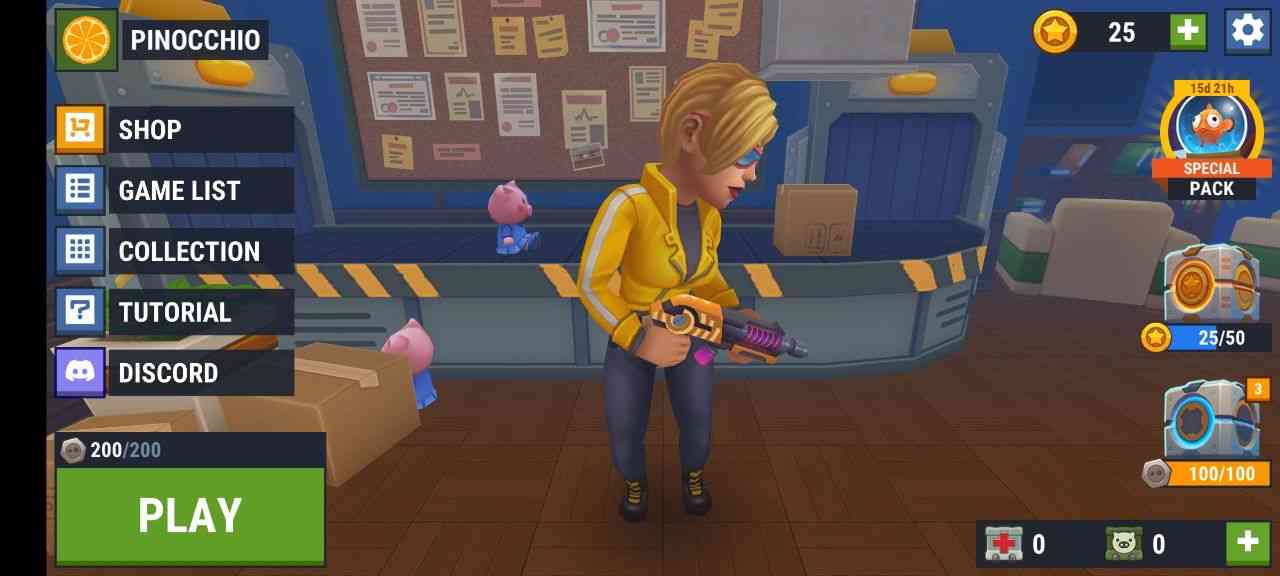Open the Discord link
This screenshot has height=576, width=1280.
(175, 373)
